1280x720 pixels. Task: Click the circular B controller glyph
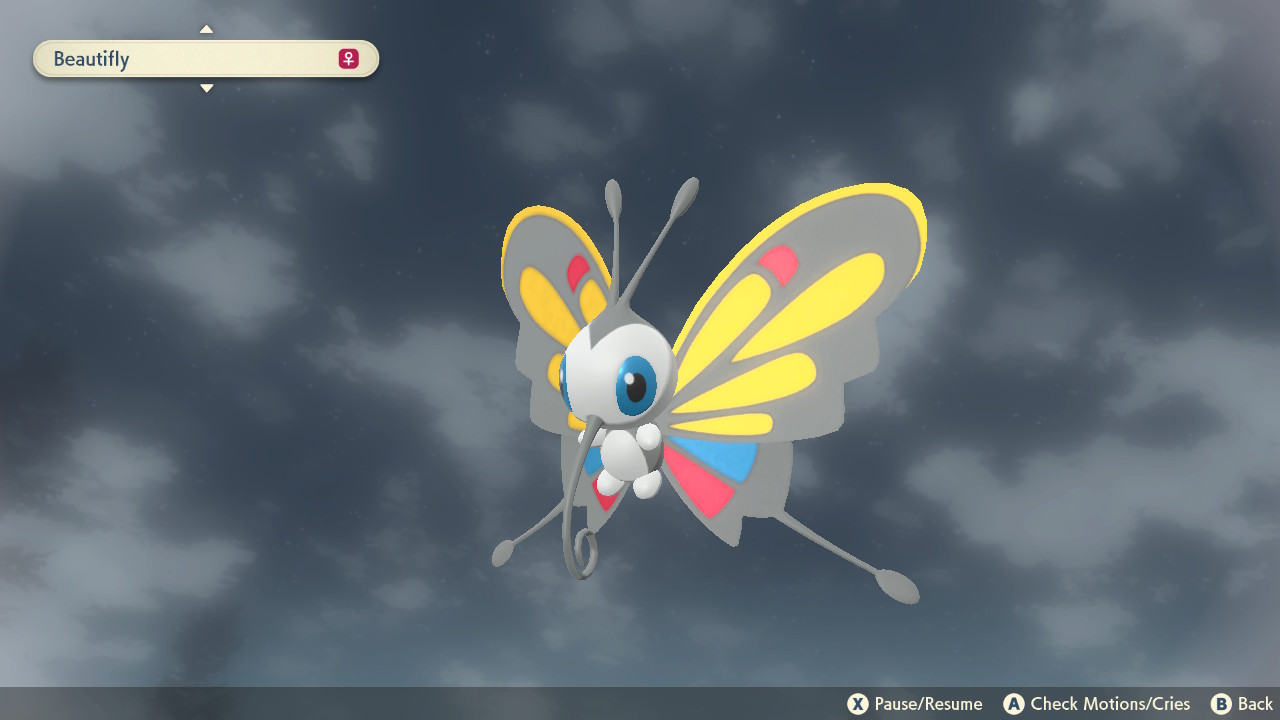(1219, 704)
